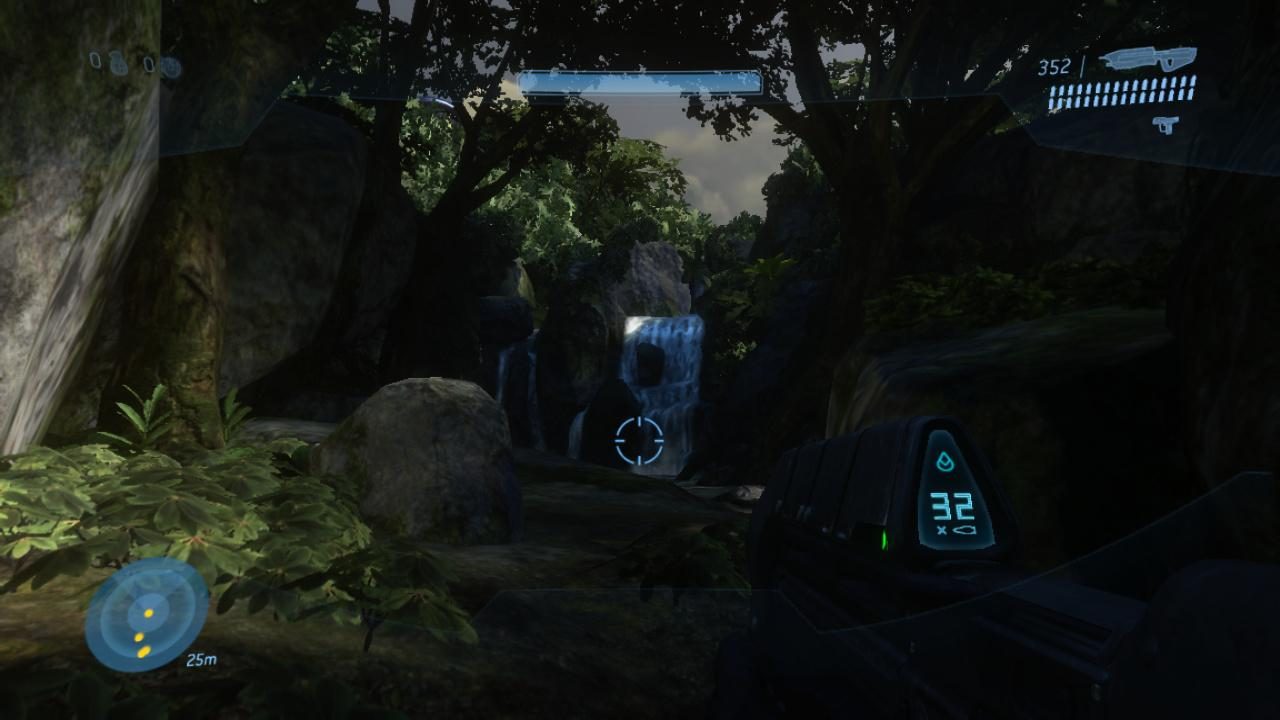Click the plasma grenade icon top-left
This screenshot has width=1280, height=720.
(x=170, y=65)
